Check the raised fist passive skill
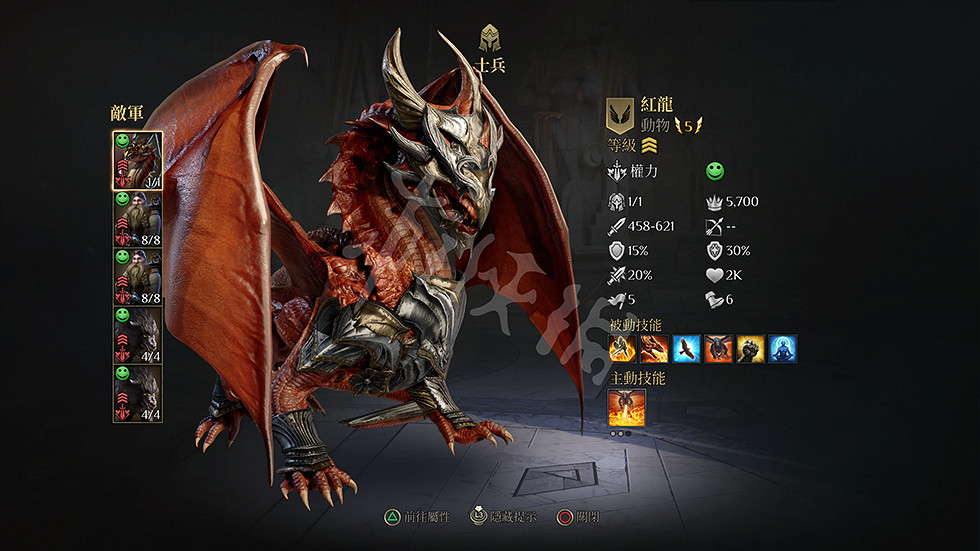This screenshot has width=980, height=551. pos(750,349)
